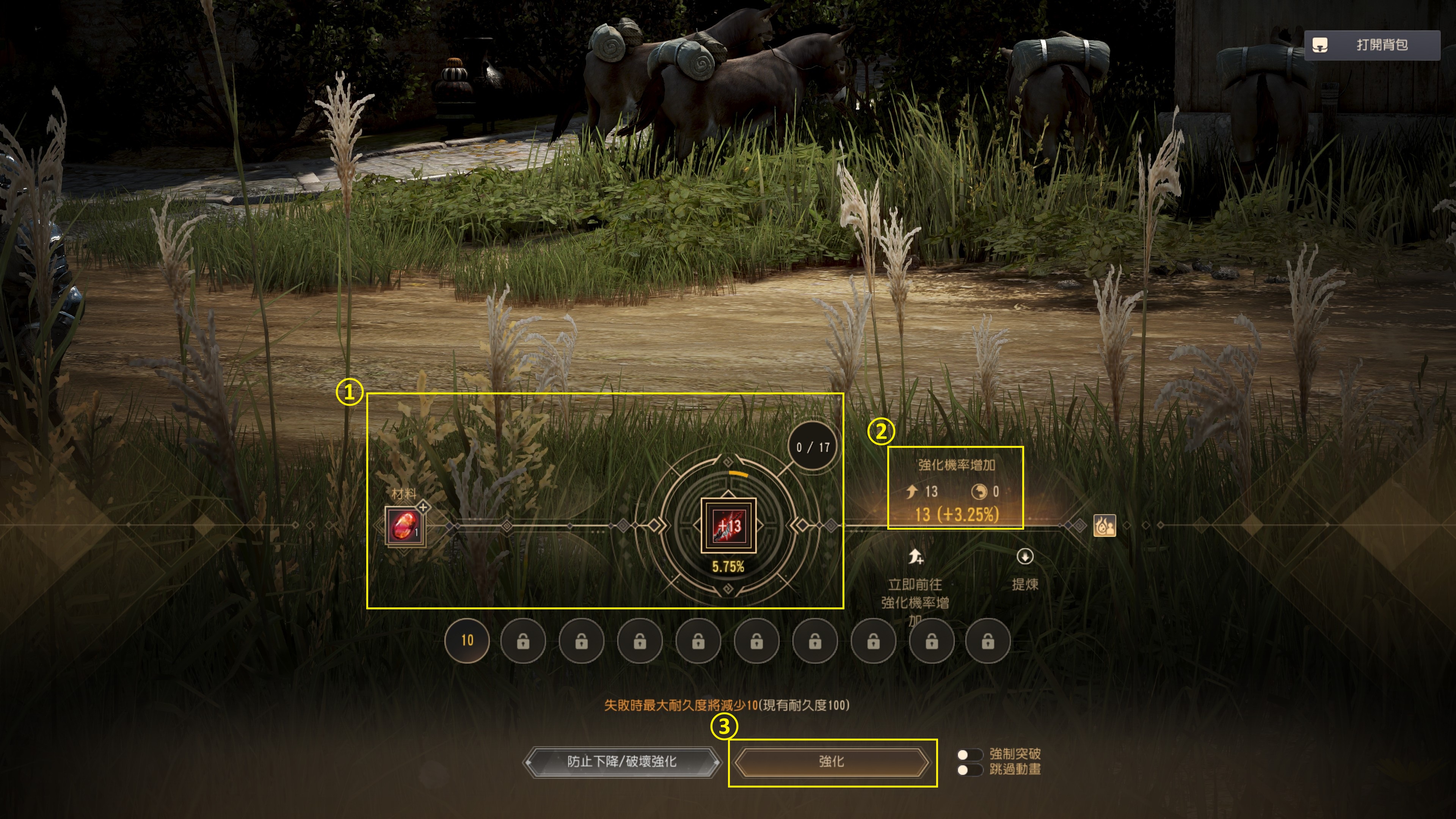Select the unlocked slot numbered 10

467,640
